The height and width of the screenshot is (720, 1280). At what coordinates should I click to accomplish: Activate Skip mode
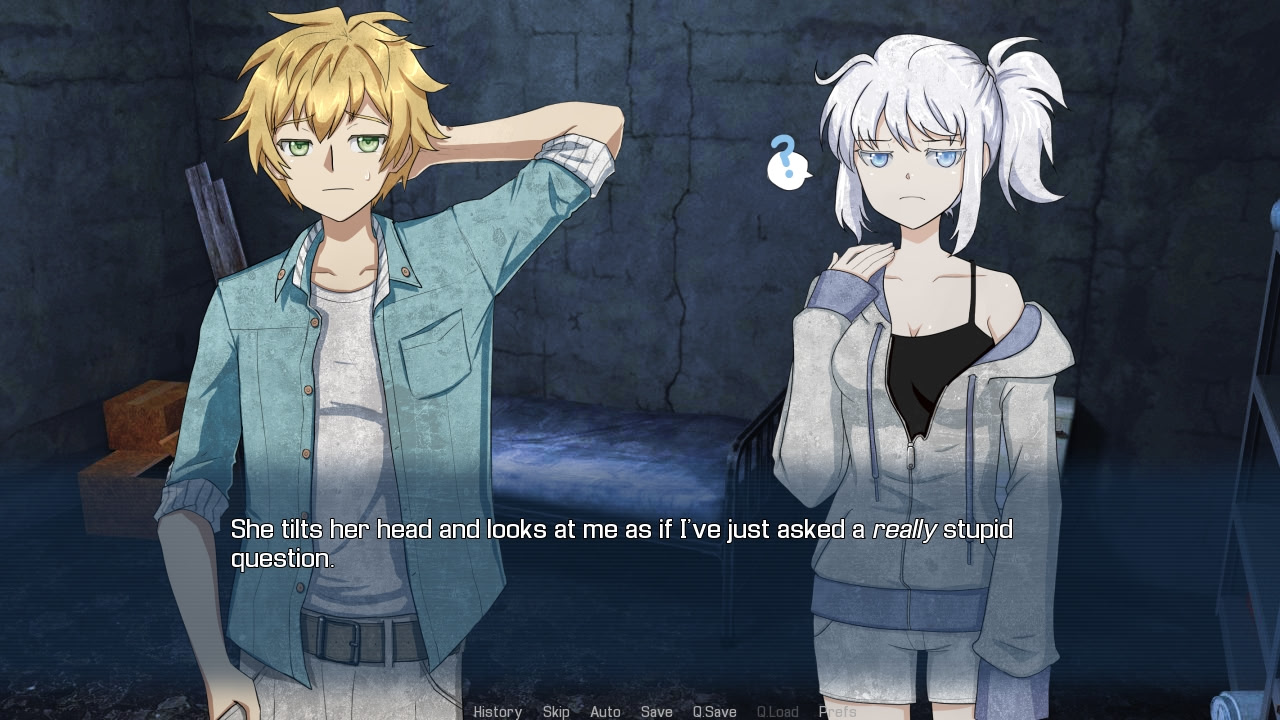pos(556,712)
